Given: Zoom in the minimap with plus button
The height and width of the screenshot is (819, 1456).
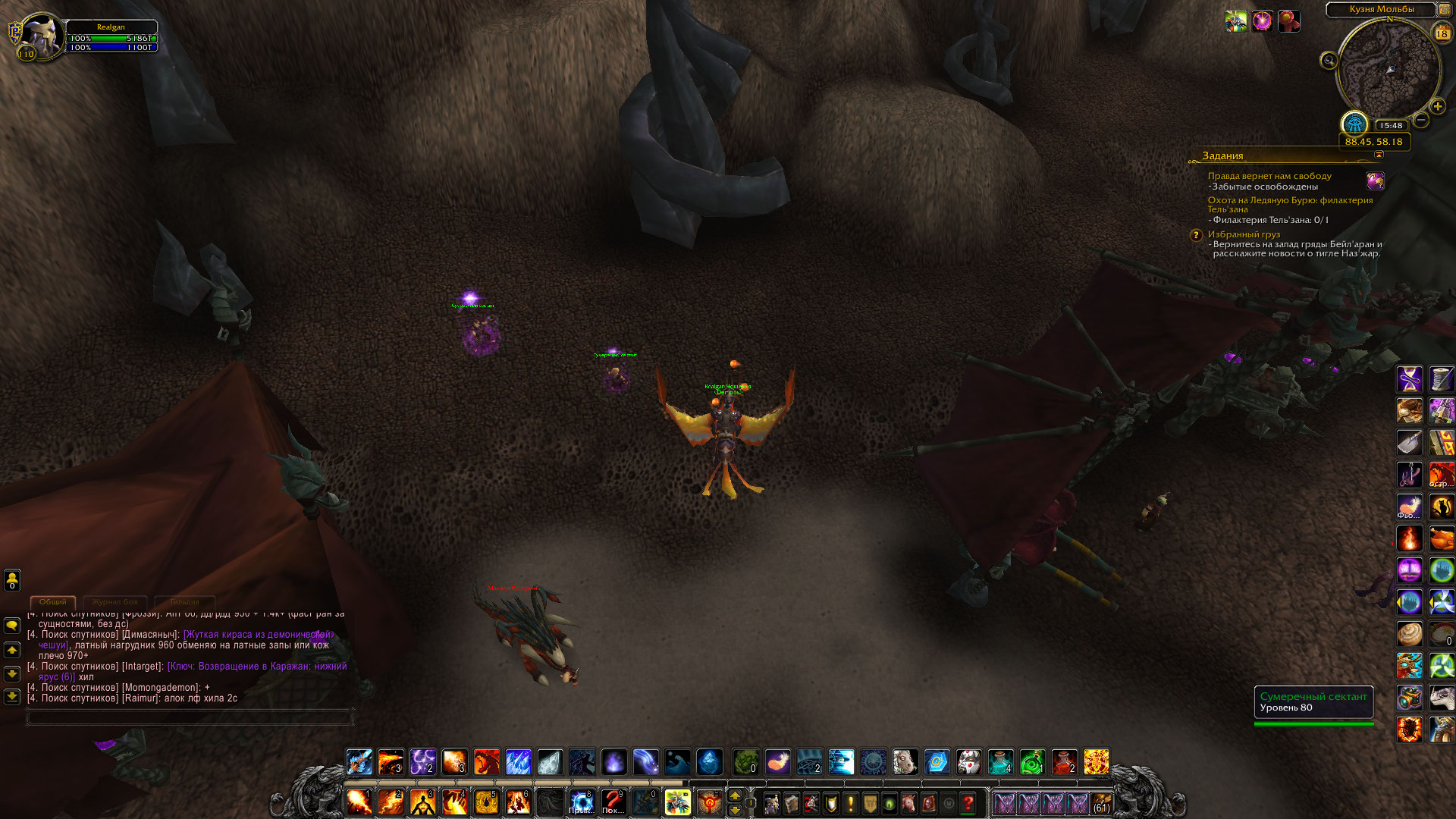Looking at the screenshot, I should [x=1437, y=107].
